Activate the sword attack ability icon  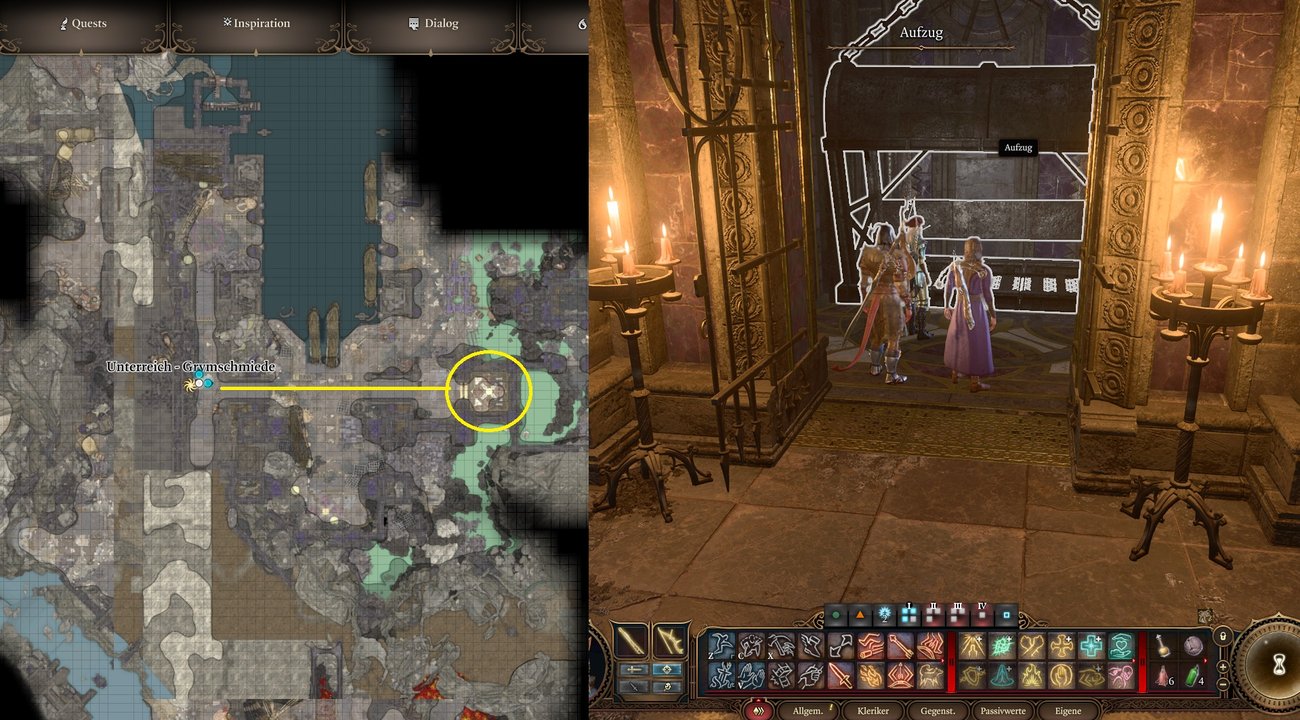[841, 676]
